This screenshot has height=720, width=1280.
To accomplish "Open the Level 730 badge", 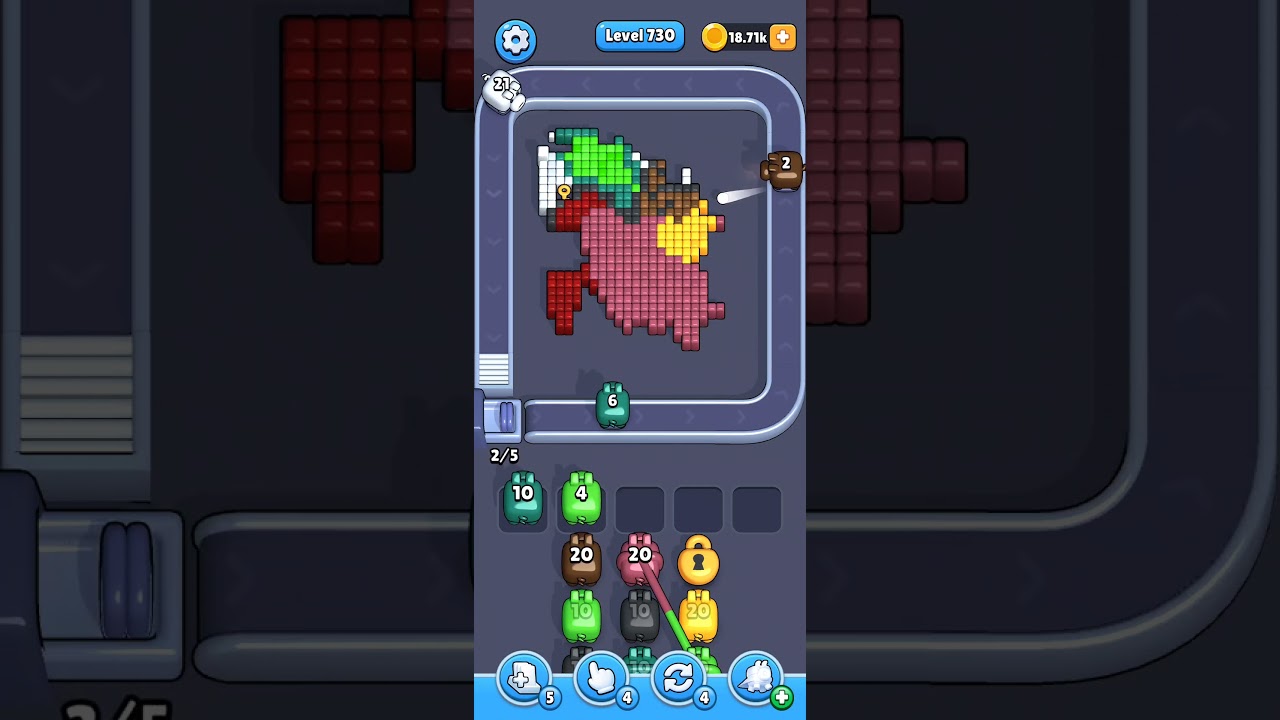I will (640, 35).
